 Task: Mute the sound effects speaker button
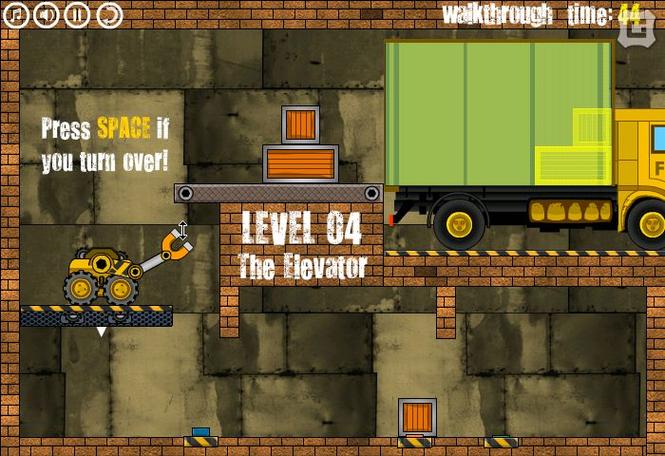click(45, 14)
